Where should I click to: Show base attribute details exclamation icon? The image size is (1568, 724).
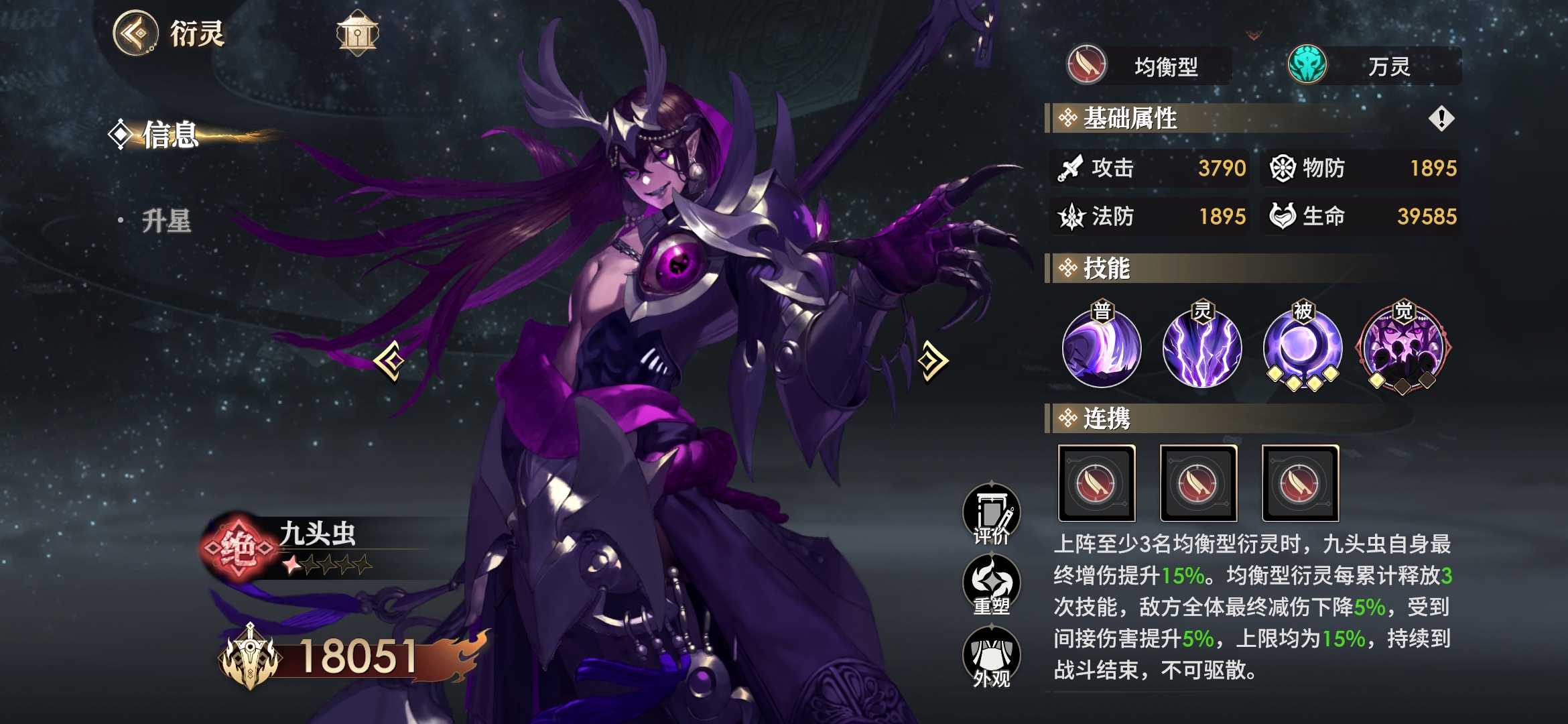(x=1441, y=119)
